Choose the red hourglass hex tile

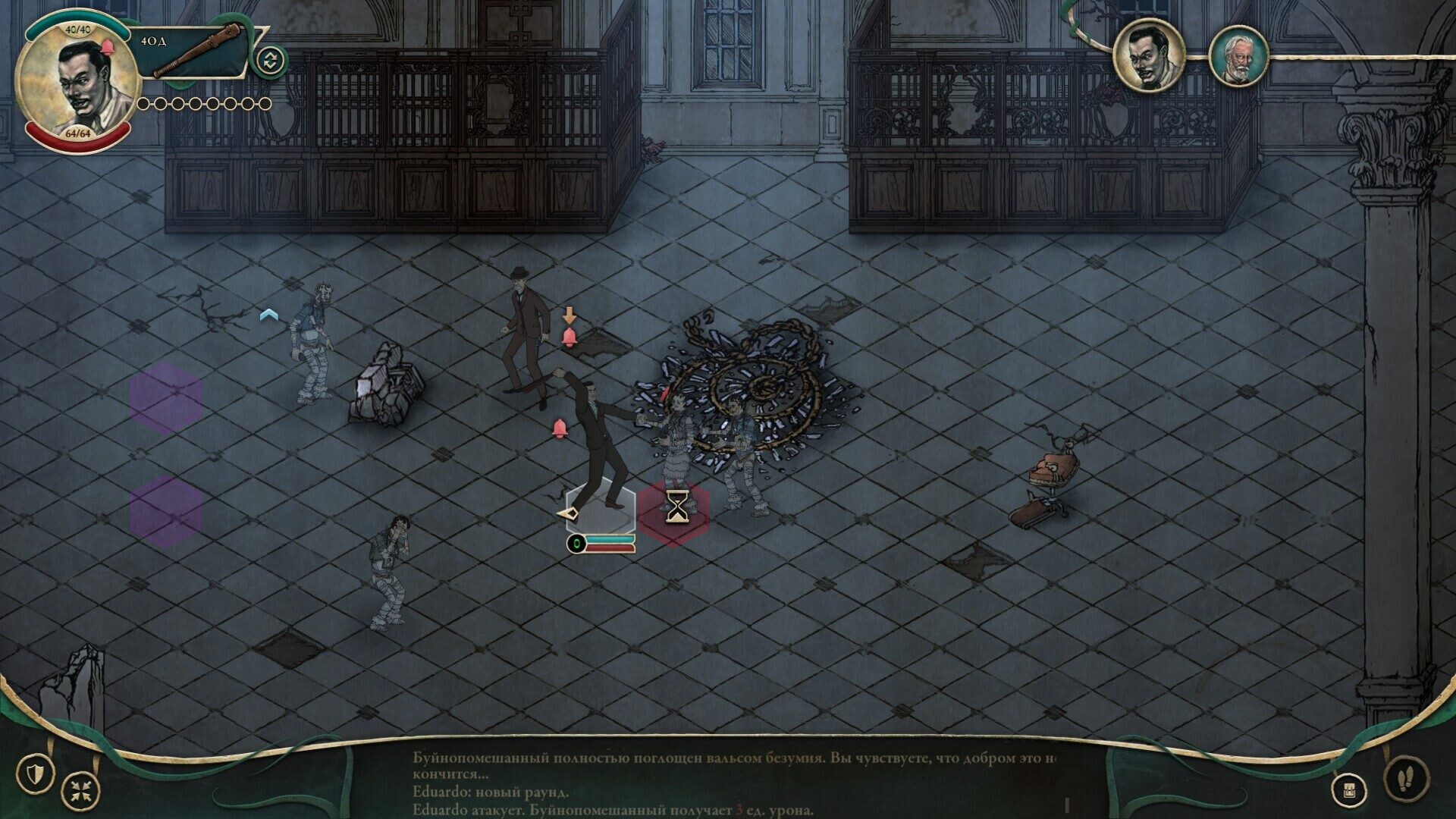click(x=674, y=513)
